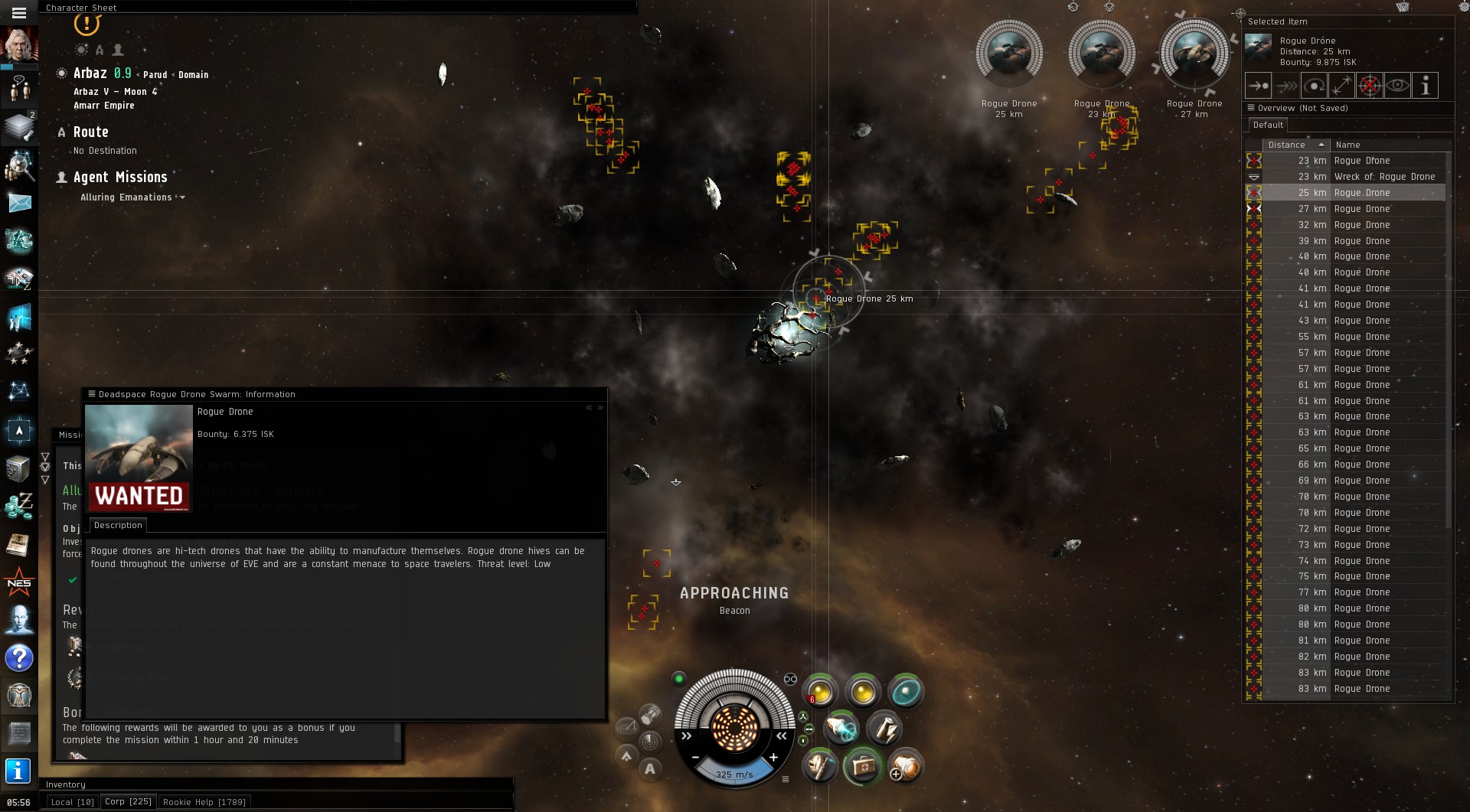
Task: Show info for the selected Rogue Drone
Action: 1425,86
